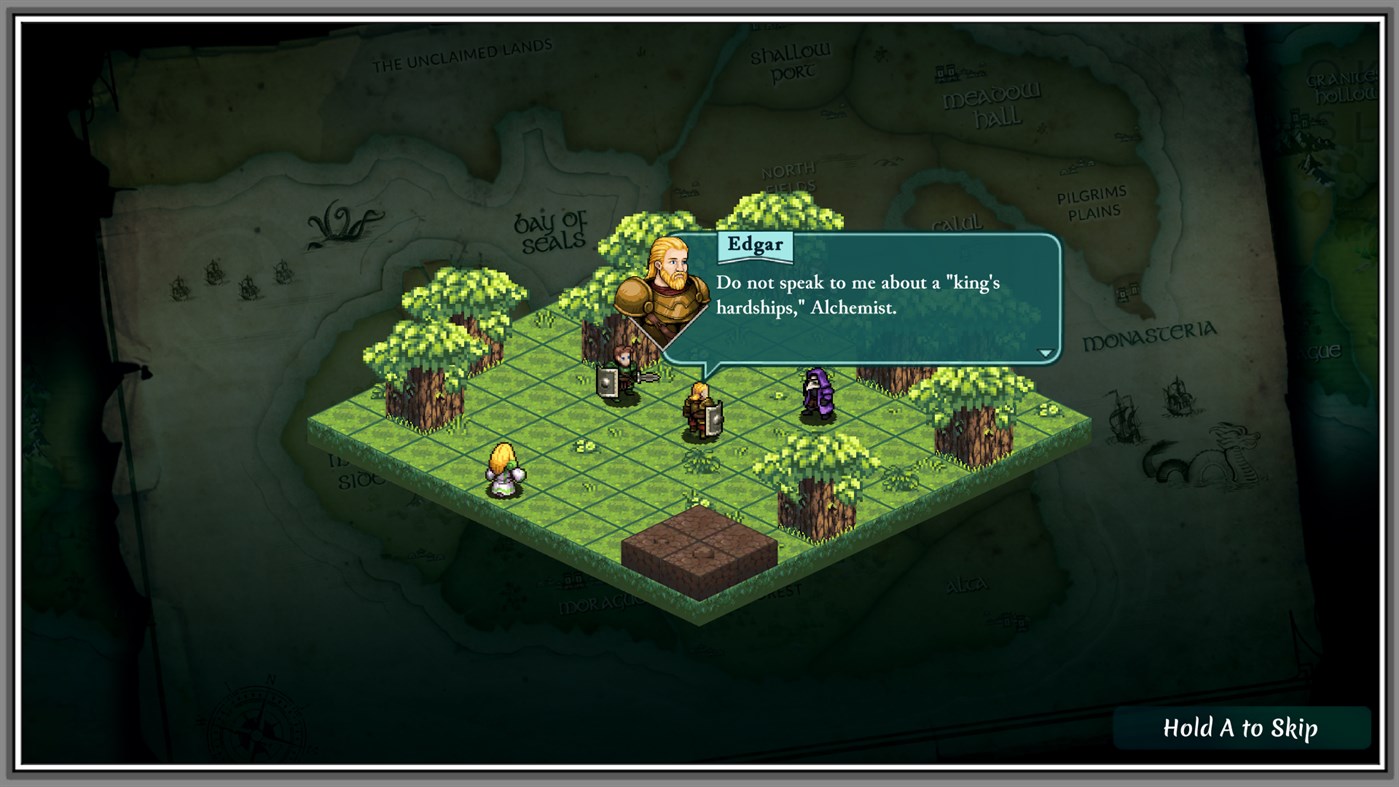This screenshot has height=787, width=1399.
Task: Click the Hold A to Skip button
Action: coord(1240,728)
